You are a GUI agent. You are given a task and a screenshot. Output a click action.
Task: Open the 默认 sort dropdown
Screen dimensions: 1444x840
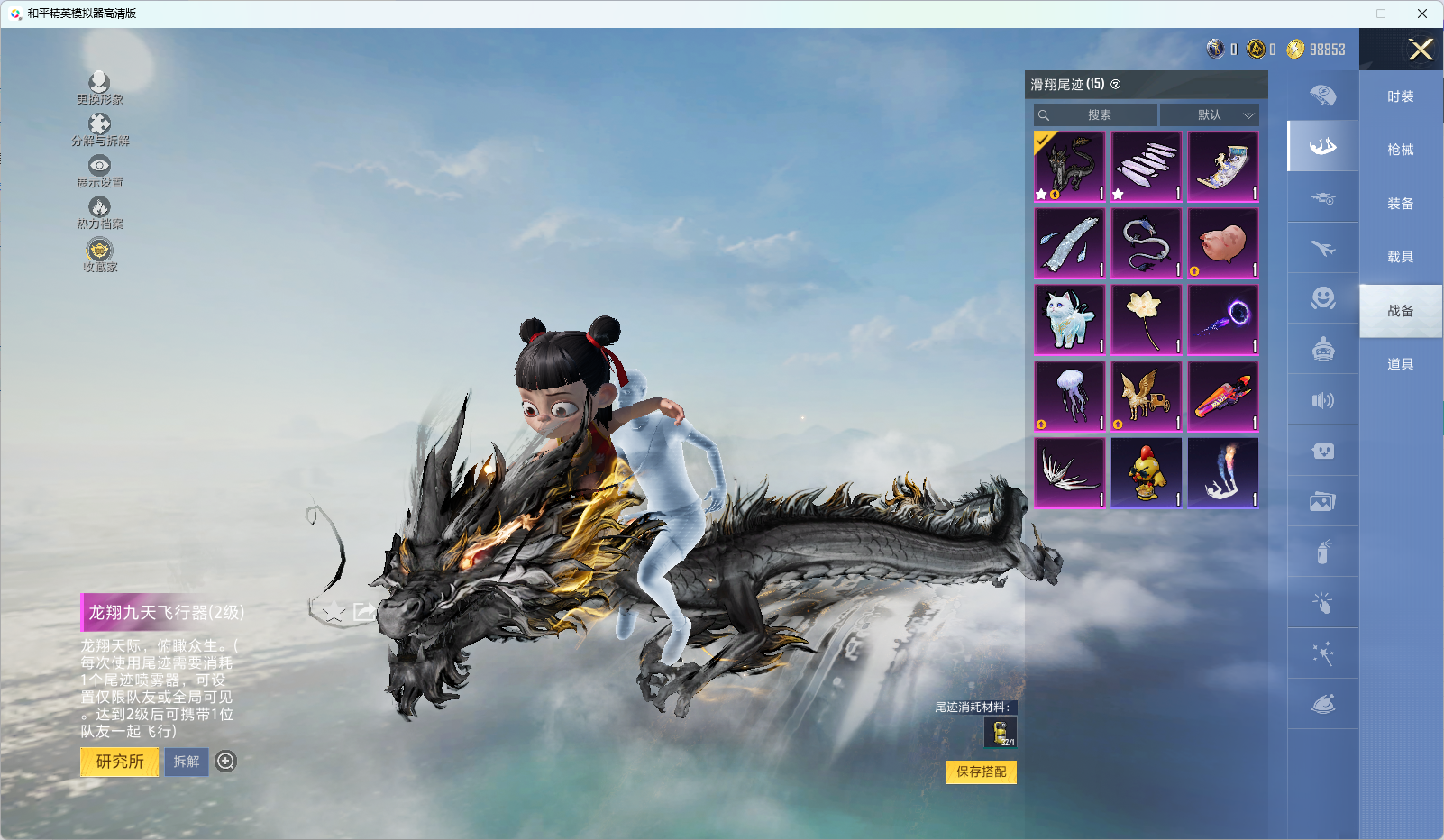click(x=1210, y=115)
